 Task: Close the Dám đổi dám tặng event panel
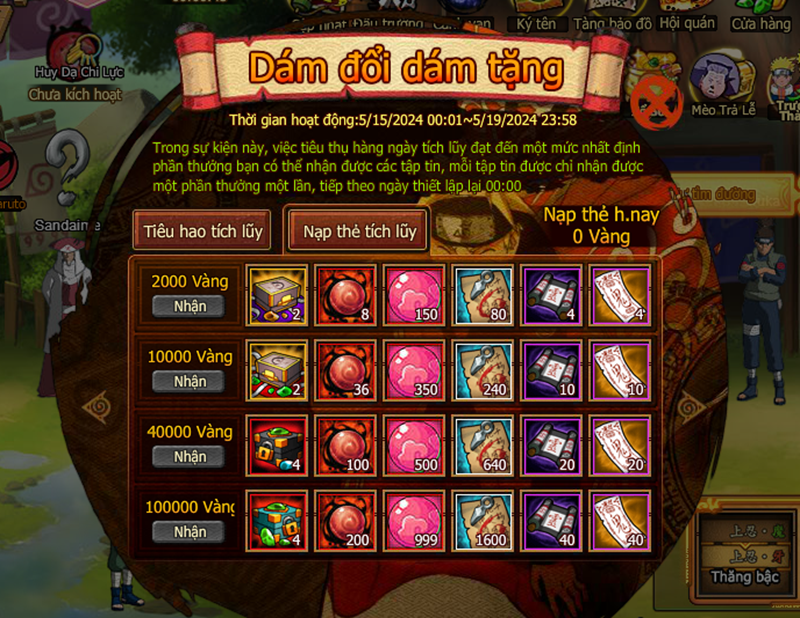[656, 98]
